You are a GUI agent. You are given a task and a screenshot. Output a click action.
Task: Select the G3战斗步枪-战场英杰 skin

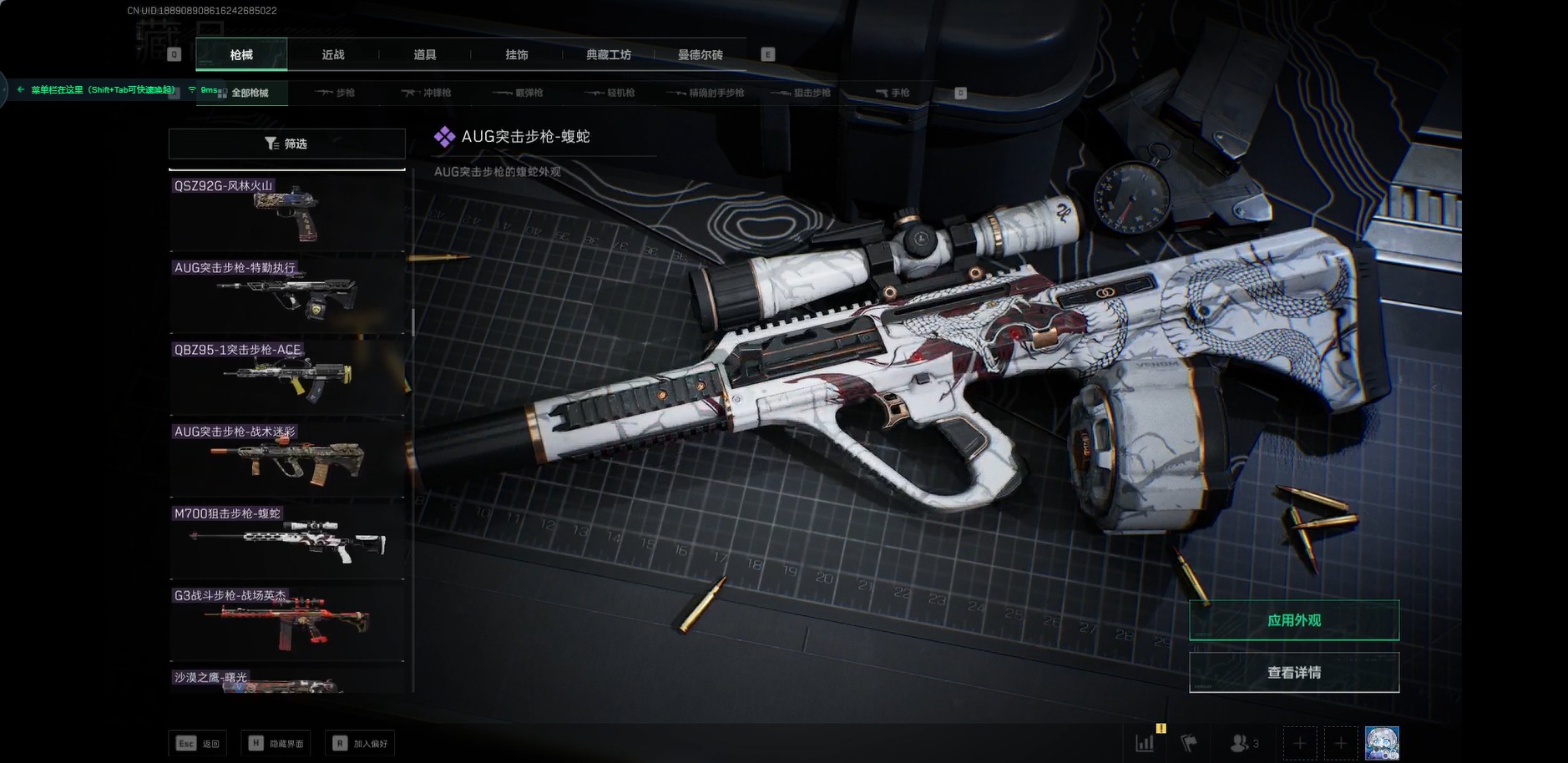pos(286,622)
